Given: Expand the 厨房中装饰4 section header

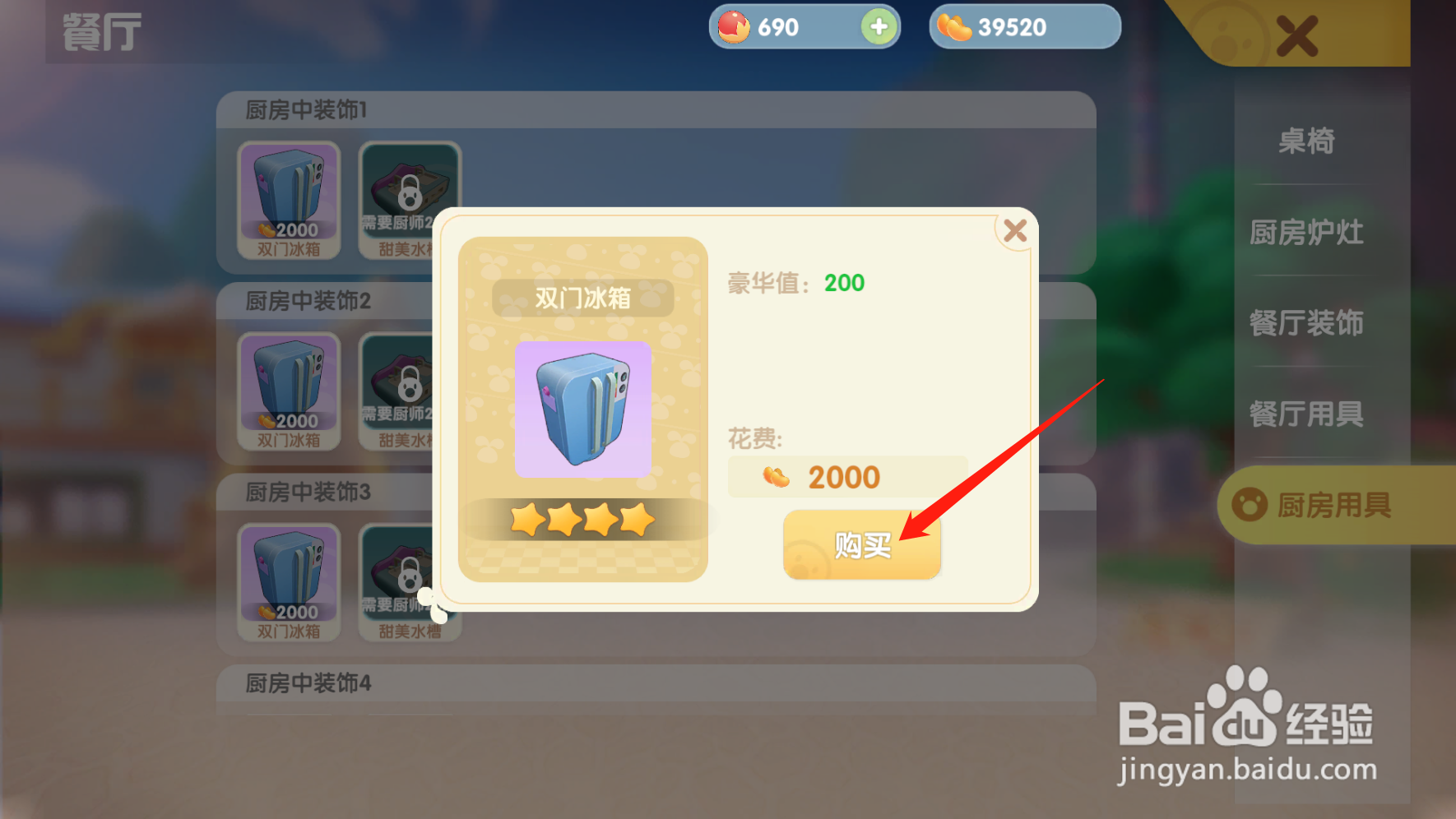Looking at the screenshot, I should coord(304,683).
